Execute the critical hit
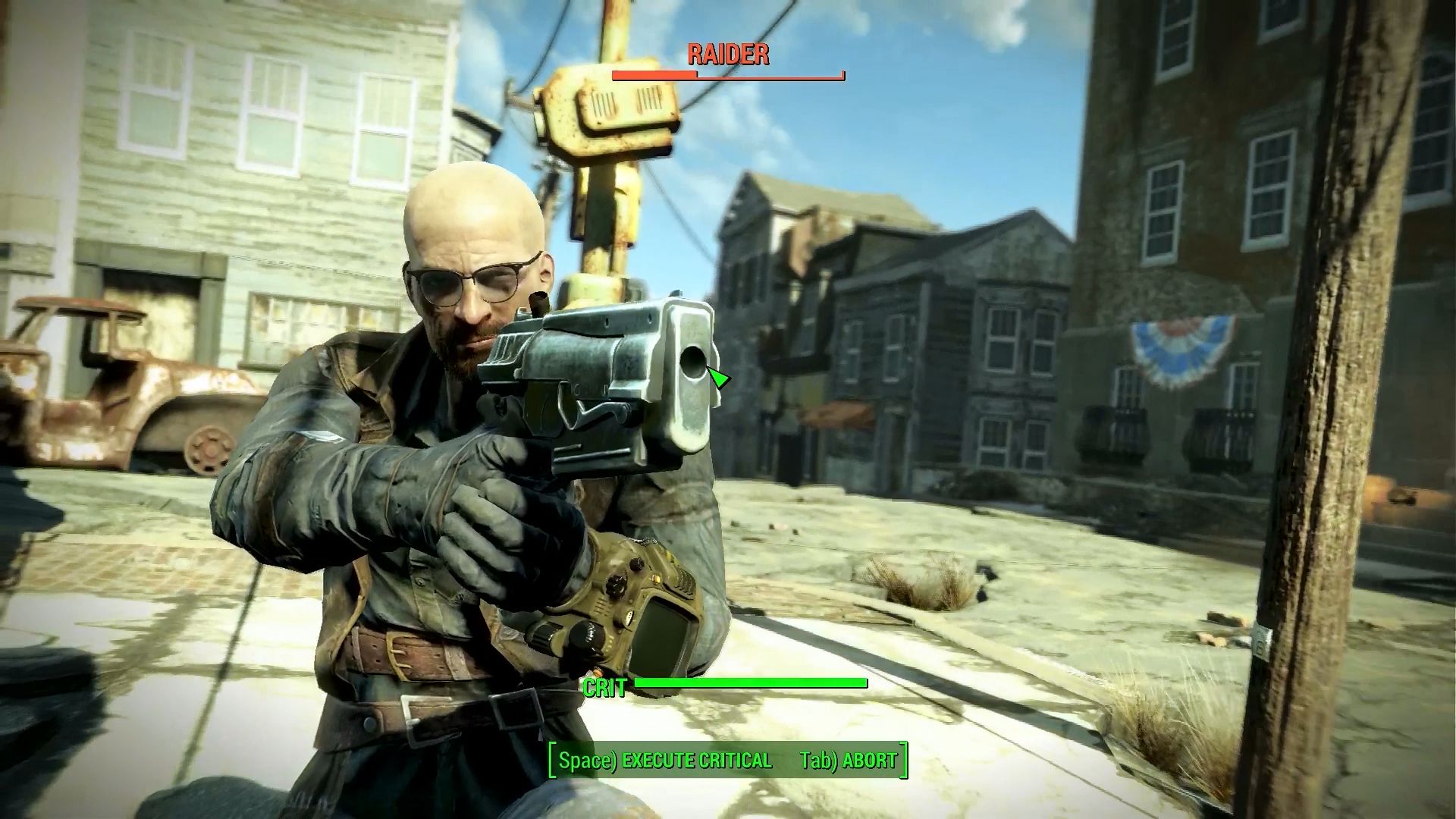 pos(665,761)
